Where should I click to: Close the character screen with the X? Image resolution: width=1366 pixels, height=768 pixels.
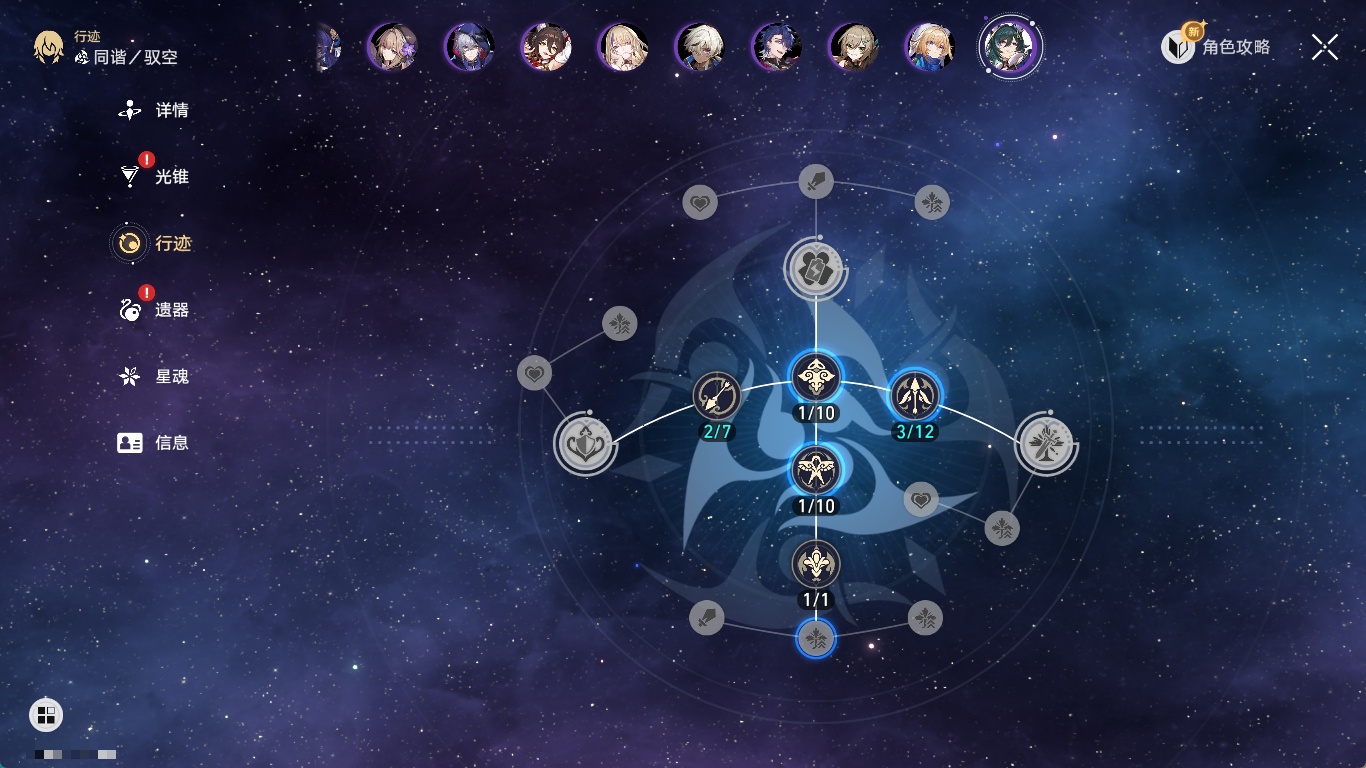pyautogui.click(x=1325, y=47)
